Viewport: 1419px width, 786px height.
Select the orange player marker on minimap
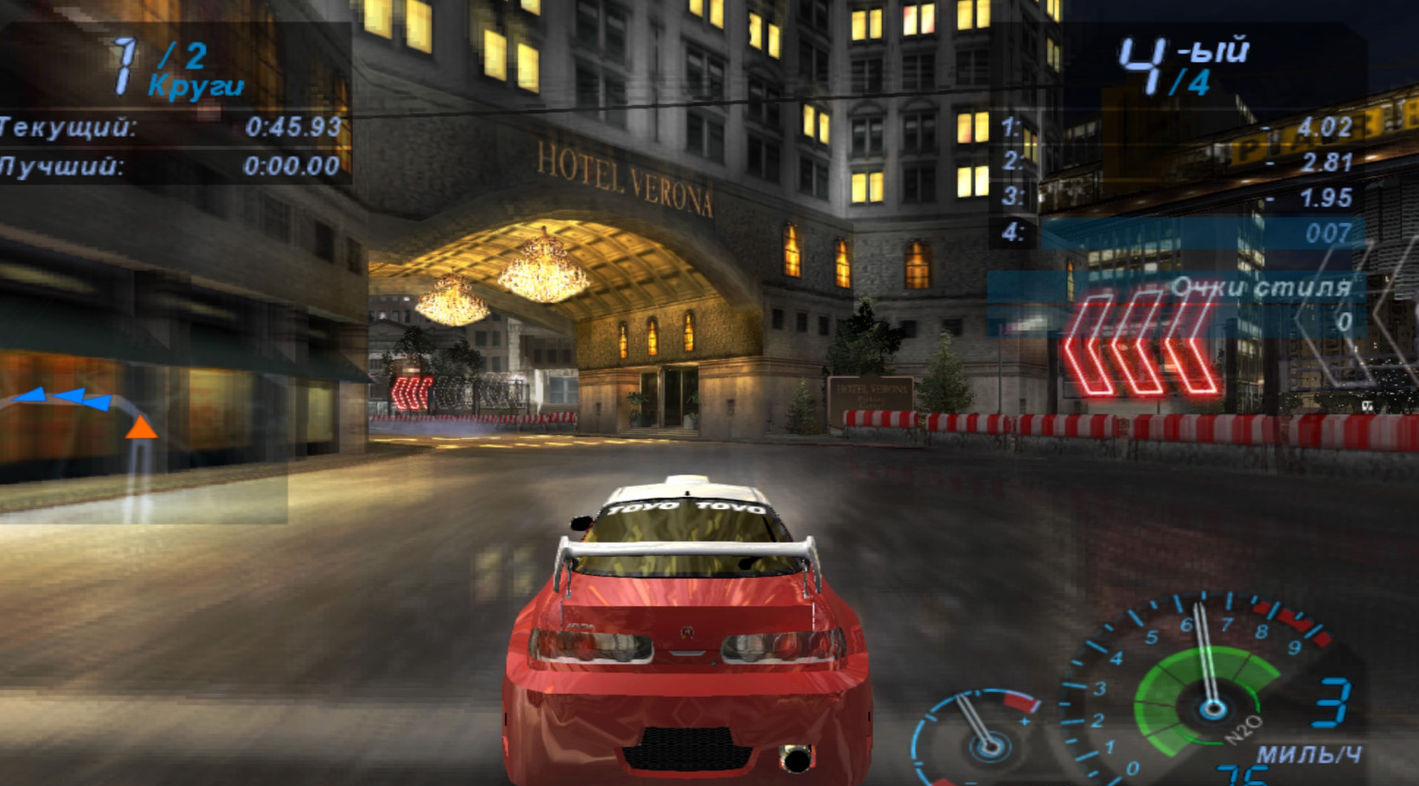point(141,427)
